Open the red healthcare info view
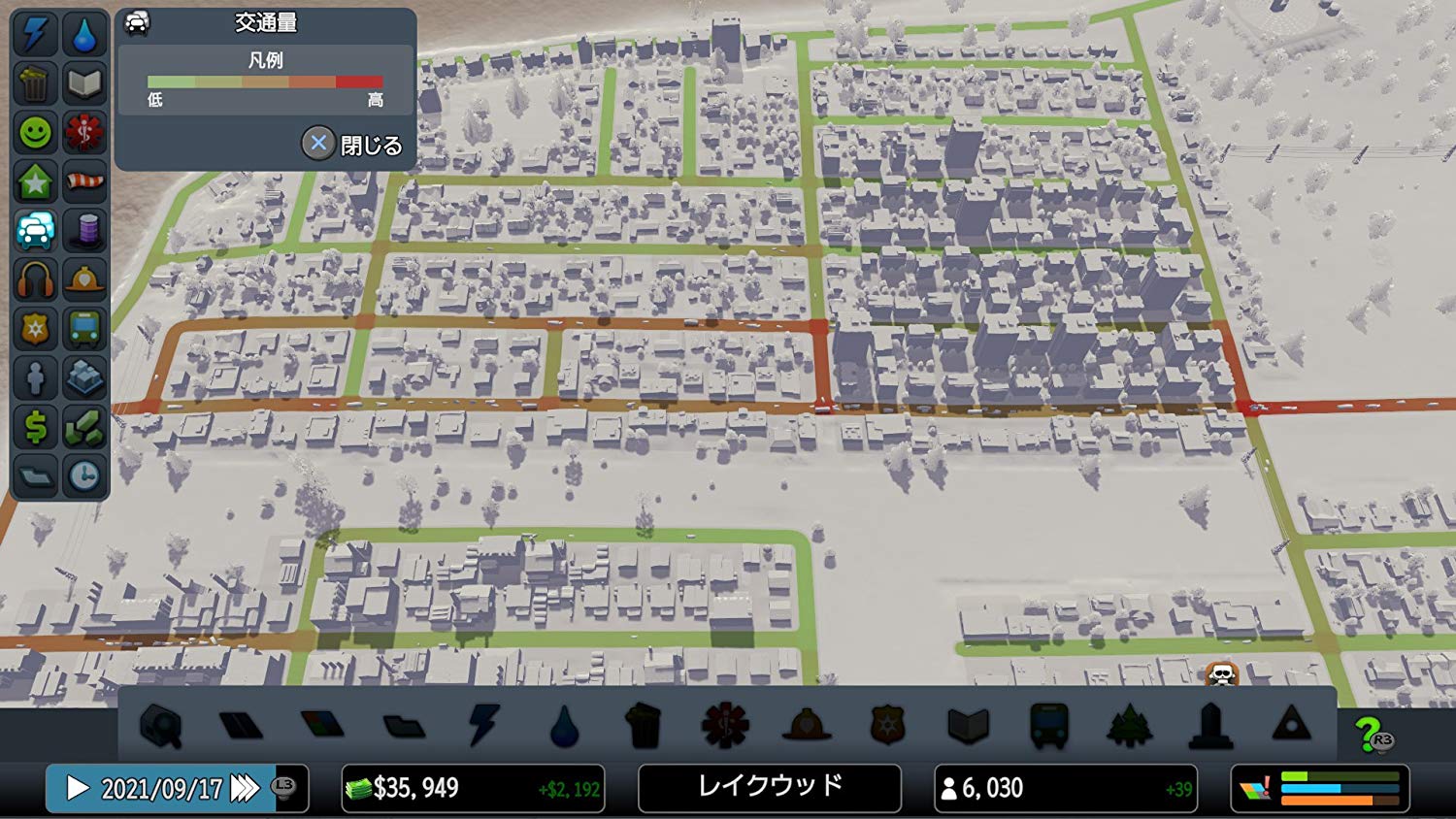The height and width of the screenshot is (819, 1456). [x=84, y=132]
